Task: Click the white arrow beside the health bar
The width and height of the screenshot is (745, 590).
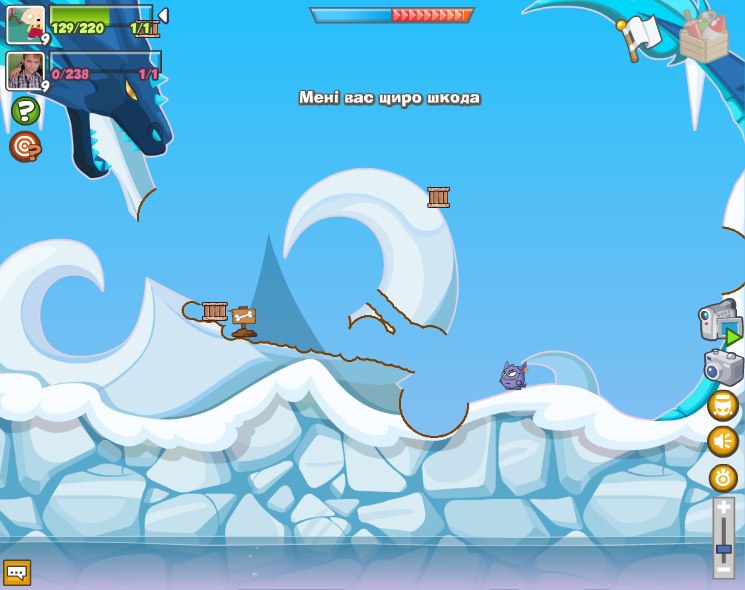Action: coord(163,16)
